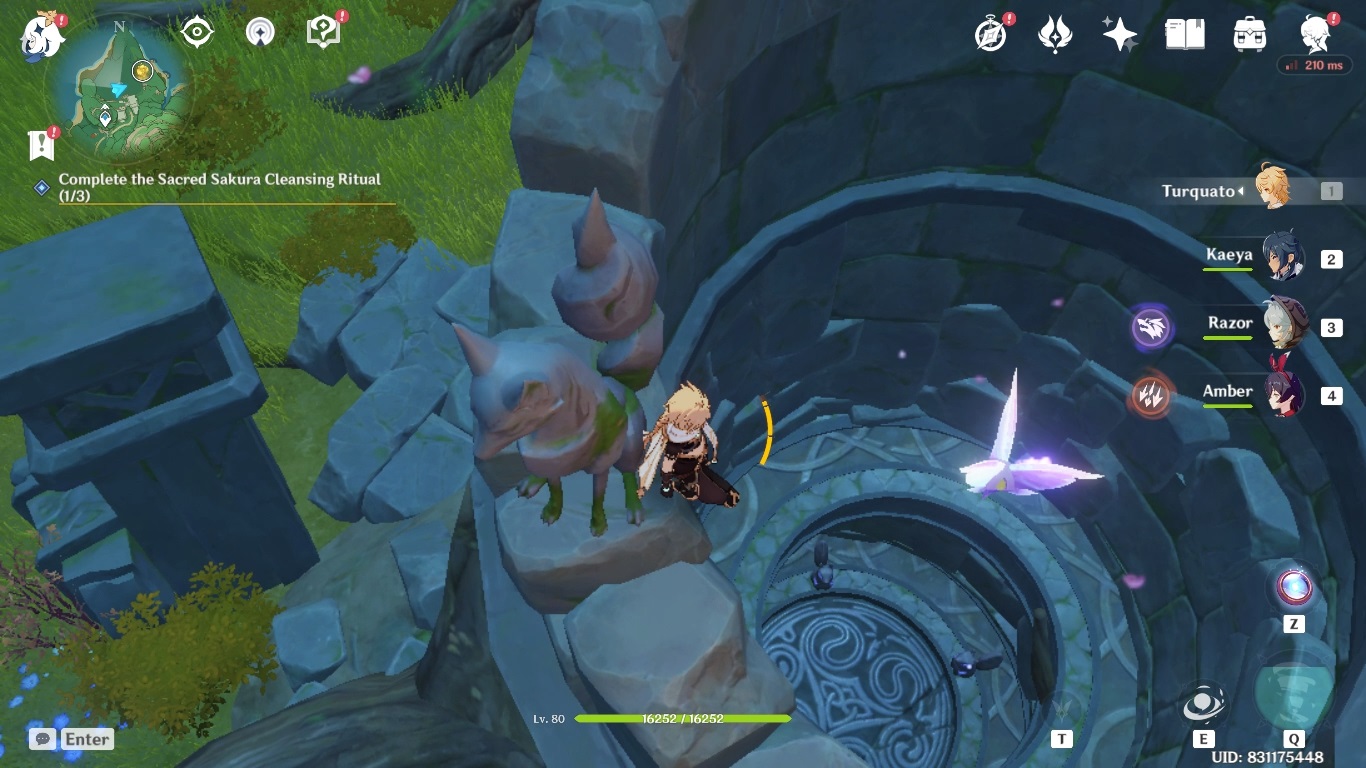Open the circular minimap
The height and width of the screenshot is (768, 1366).
(x=120, y=95)
